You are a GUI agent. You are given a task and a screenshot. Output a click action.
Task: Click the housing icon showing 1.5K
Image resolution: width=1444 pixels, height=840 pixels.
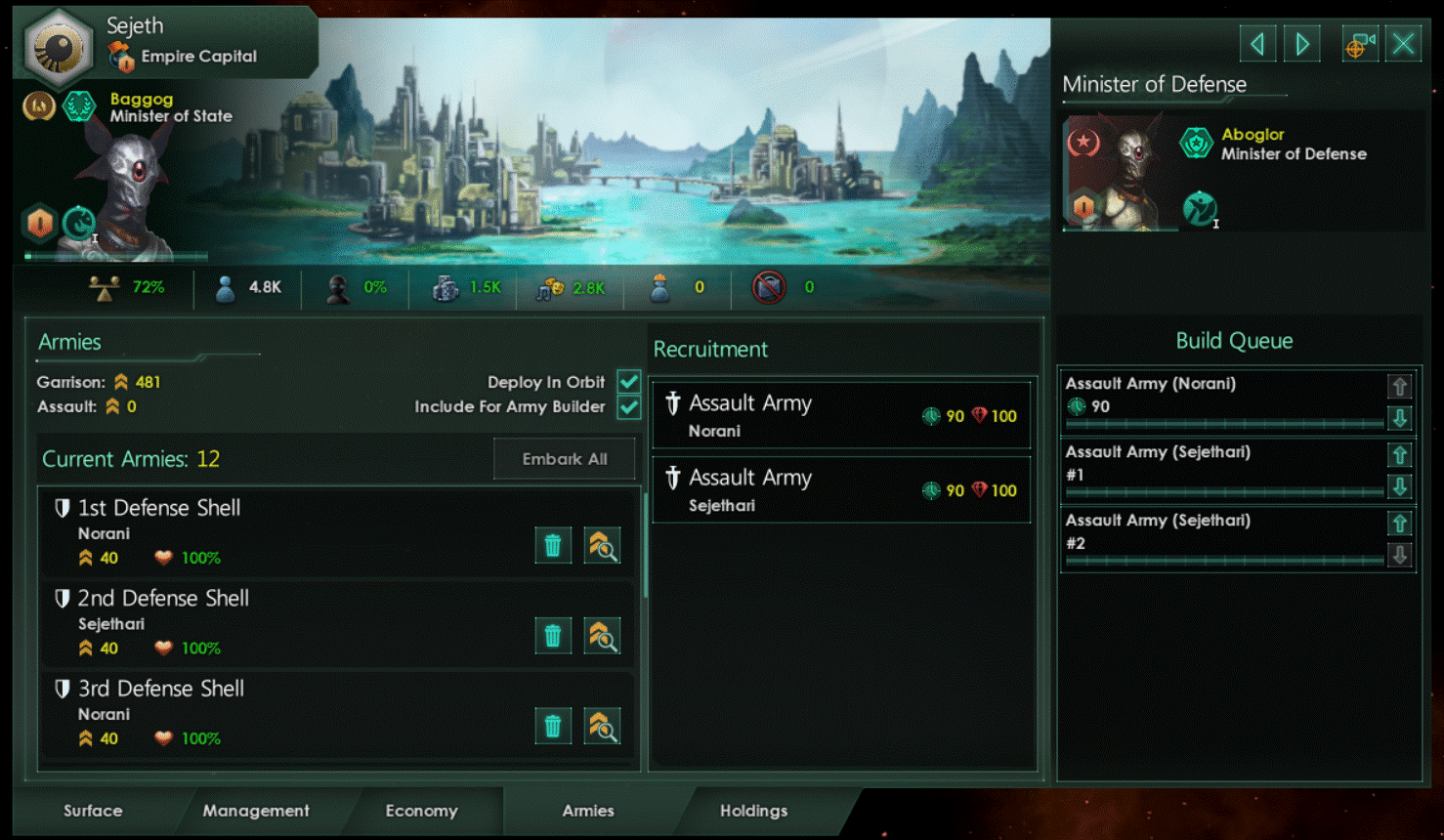tap(446, 287)
